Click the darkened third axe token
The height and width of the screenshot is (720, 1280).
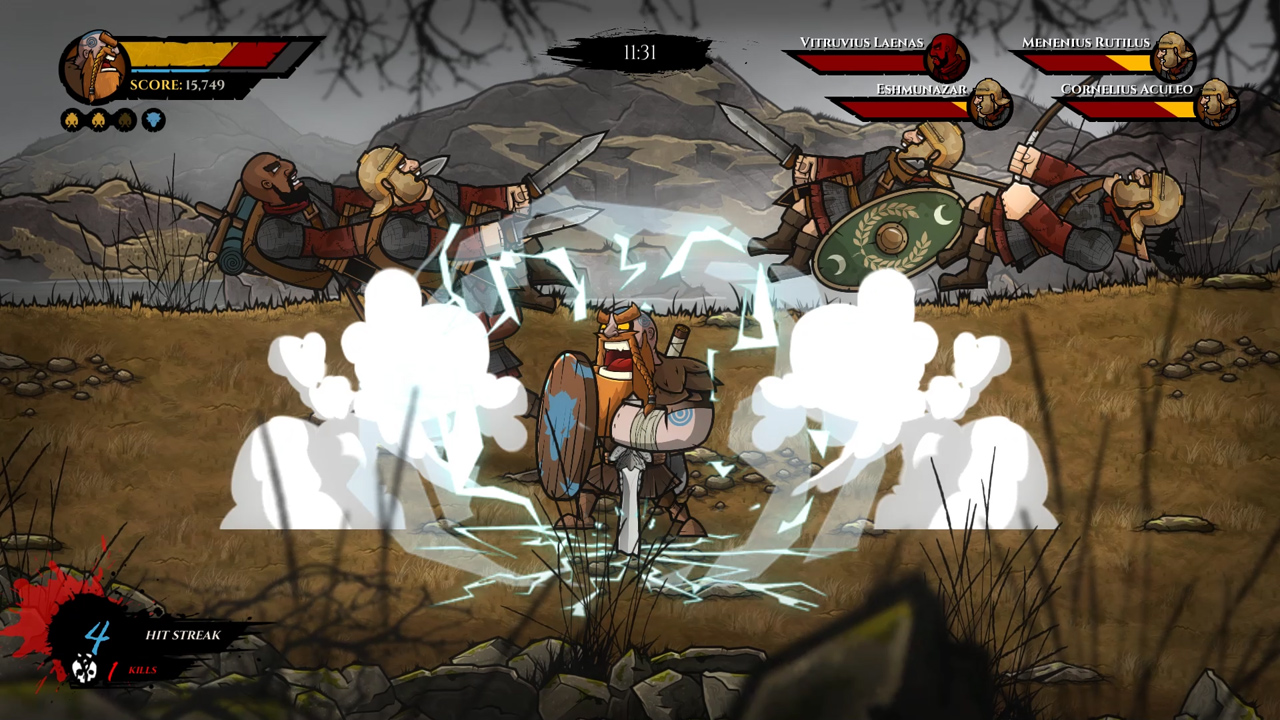[x=123, y=119]
